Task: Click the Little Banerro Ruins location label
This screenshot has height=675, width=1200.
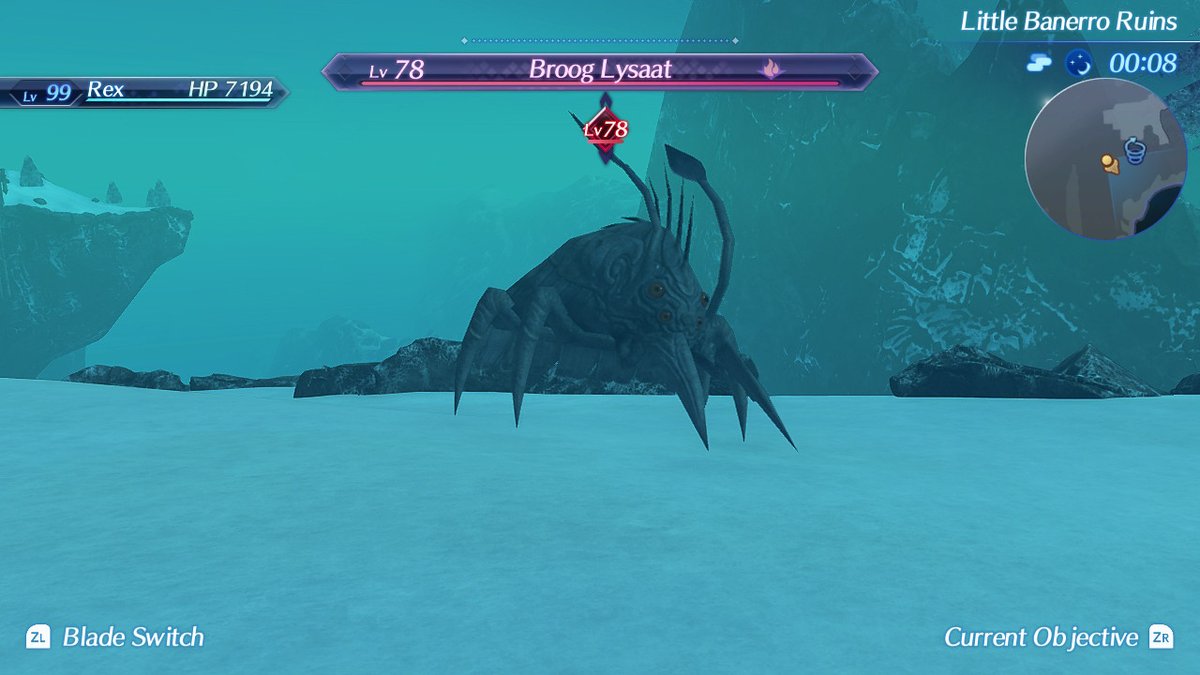Action: pyautogui.click(x=1068, y=21)
